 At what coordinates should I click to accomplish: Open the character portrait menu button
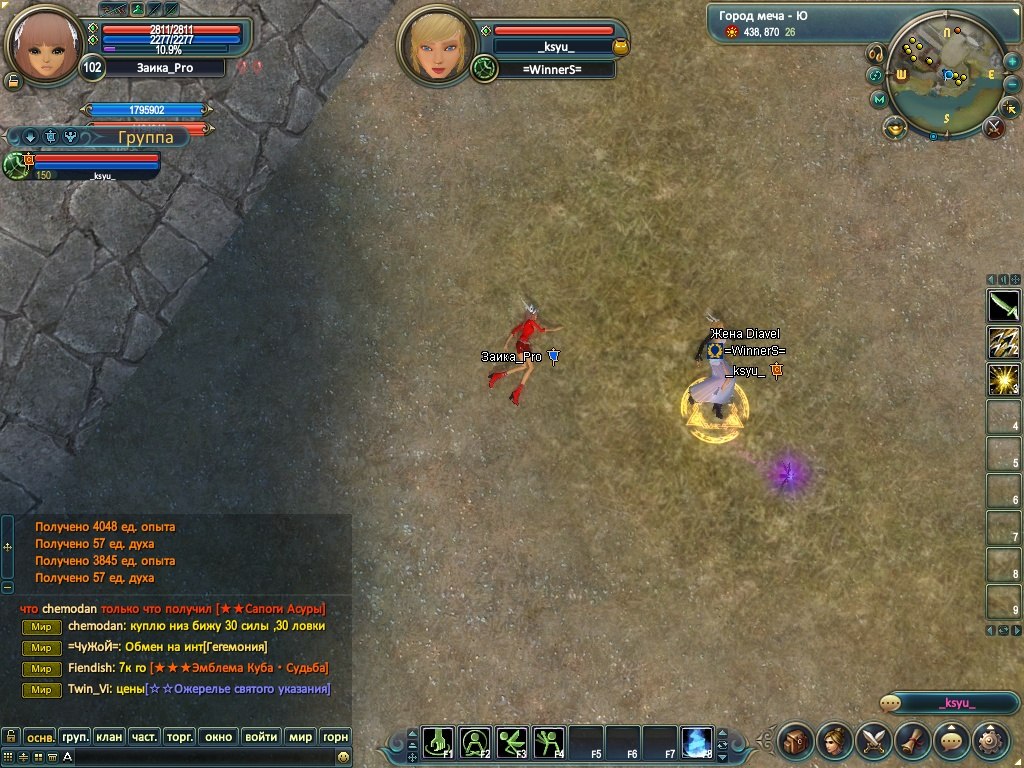click(834, 741)
